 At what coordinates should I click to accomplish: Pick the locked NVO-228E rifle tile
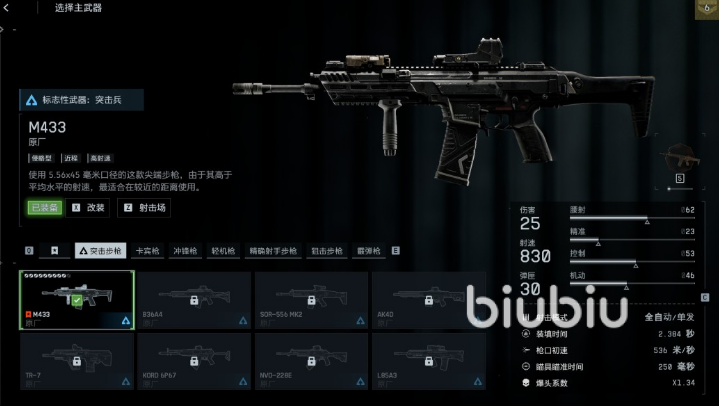coord(312,360)
